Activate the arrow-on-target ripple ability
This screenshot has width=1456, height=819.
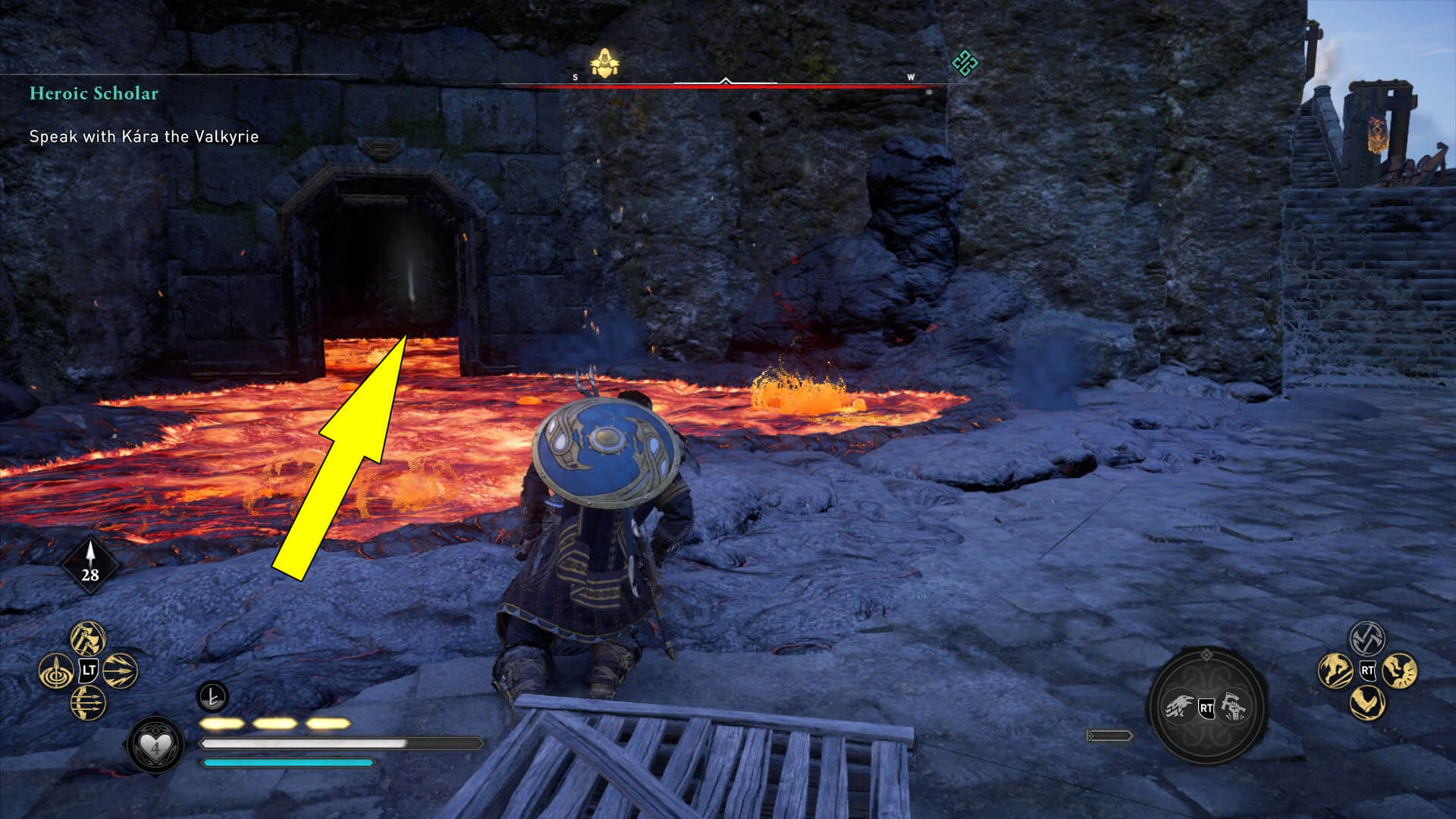point(56,671)
